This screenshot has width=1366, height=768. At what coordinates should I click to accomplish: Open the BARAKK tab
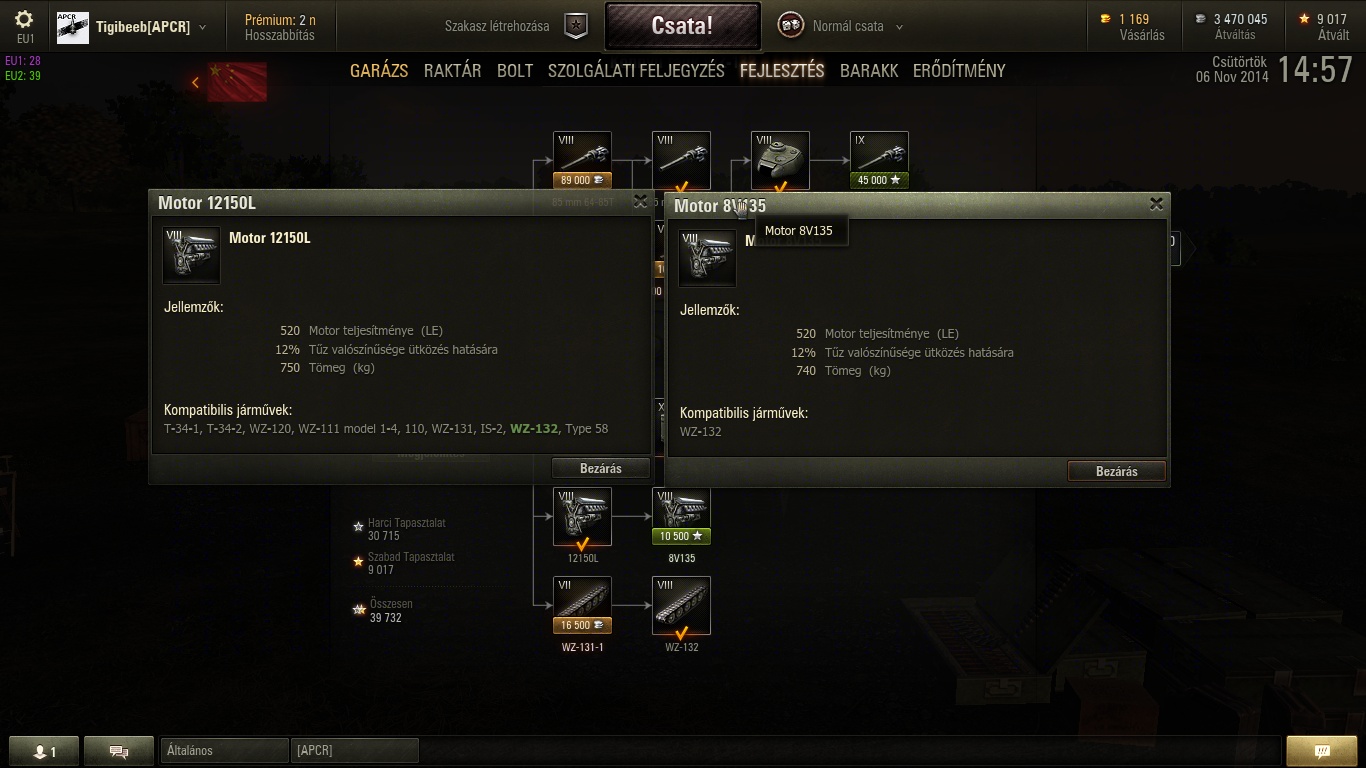pos(869,71)
